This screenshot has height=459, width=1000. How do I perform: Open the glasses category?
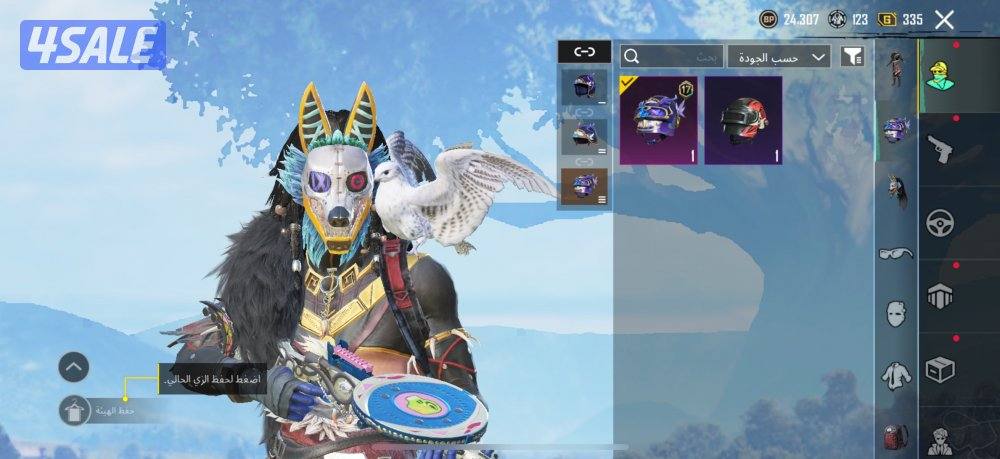click(896, 254)
